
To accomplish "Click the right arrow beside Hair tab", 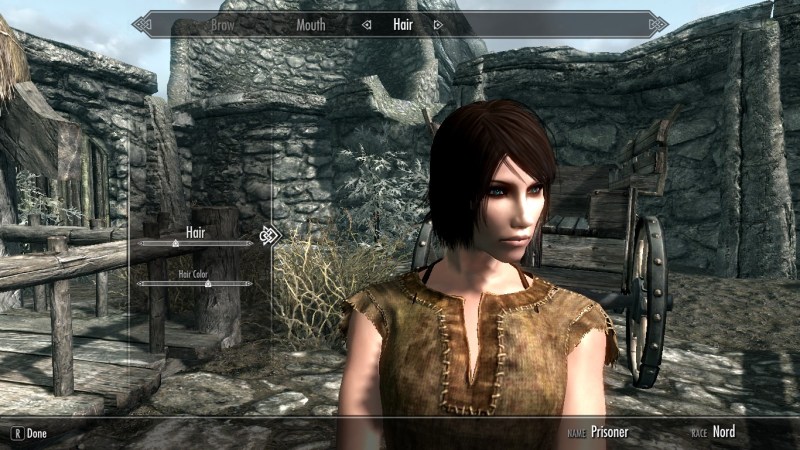I will 437,24.
